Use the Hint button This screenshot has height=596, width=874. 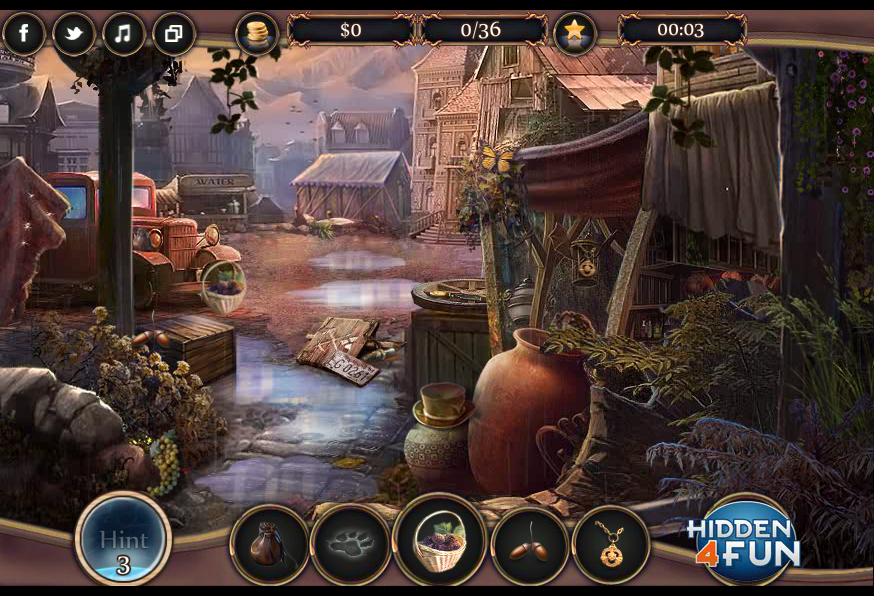coord(123,540)
